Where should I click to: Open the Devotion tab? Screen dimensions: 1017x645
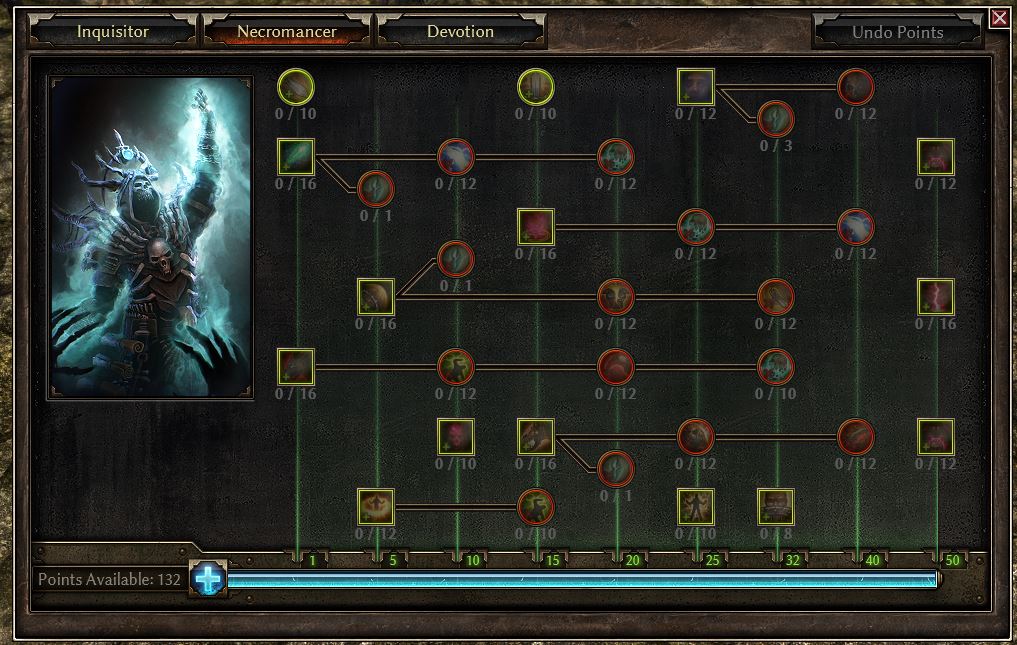[460, 31]
